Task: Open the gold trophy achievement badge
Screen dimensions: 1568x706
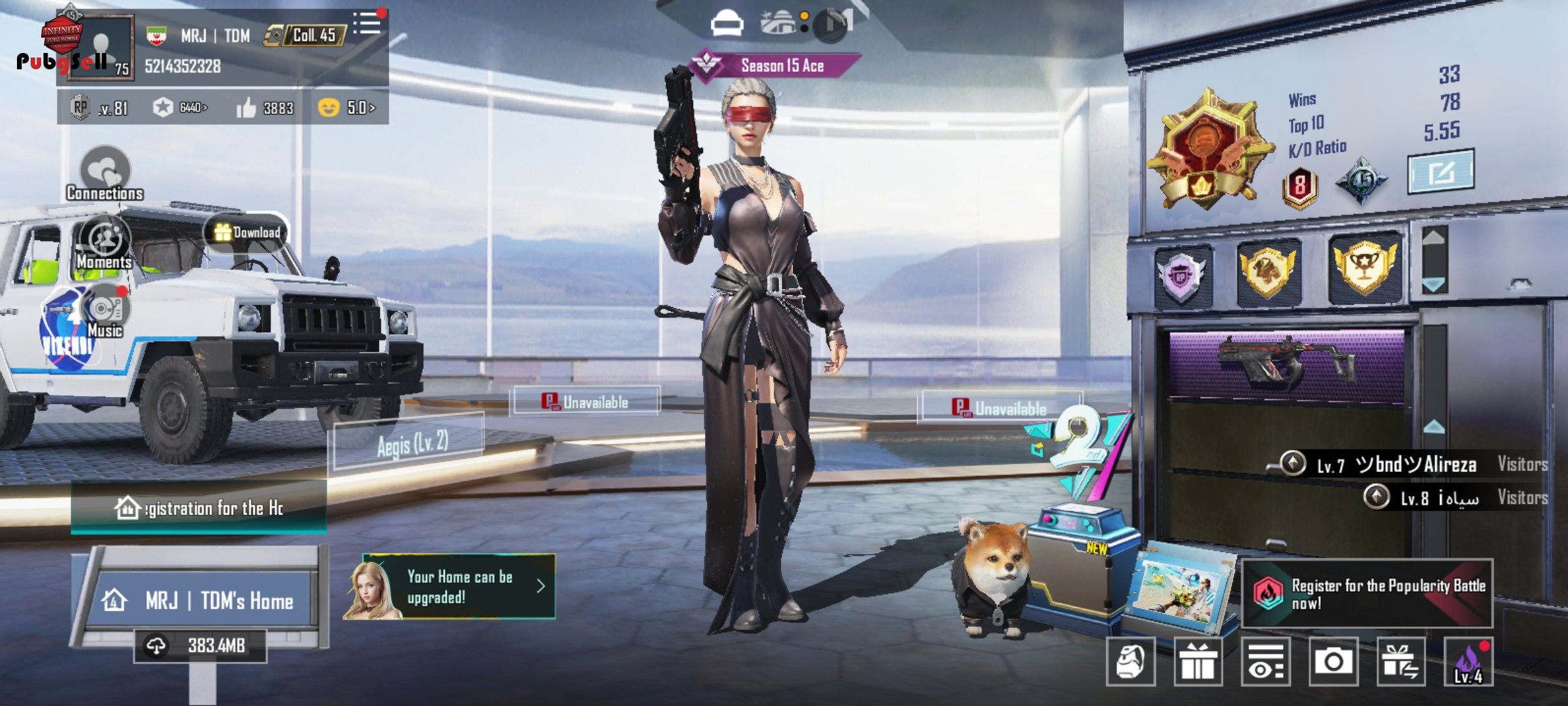Action: click(1364, 268)
